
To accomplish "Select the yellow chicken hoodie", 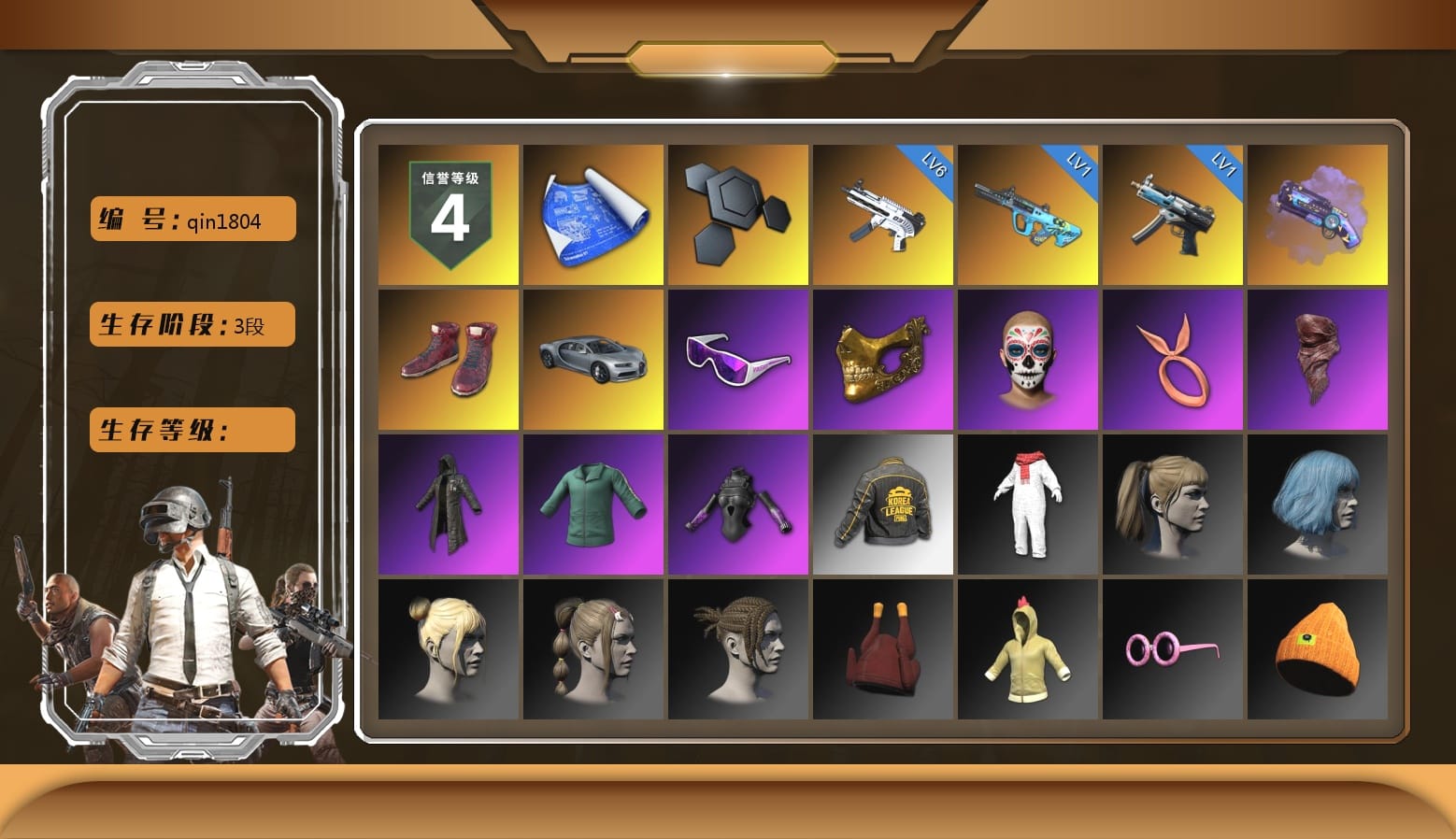I will point(1028,649).
